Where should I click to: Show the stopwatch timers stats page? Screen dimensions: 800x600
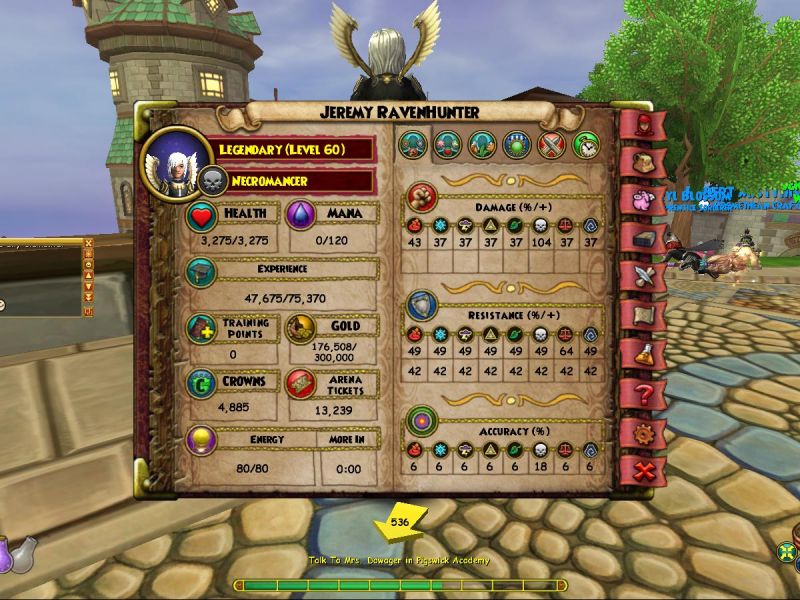[x=586, y=145]
